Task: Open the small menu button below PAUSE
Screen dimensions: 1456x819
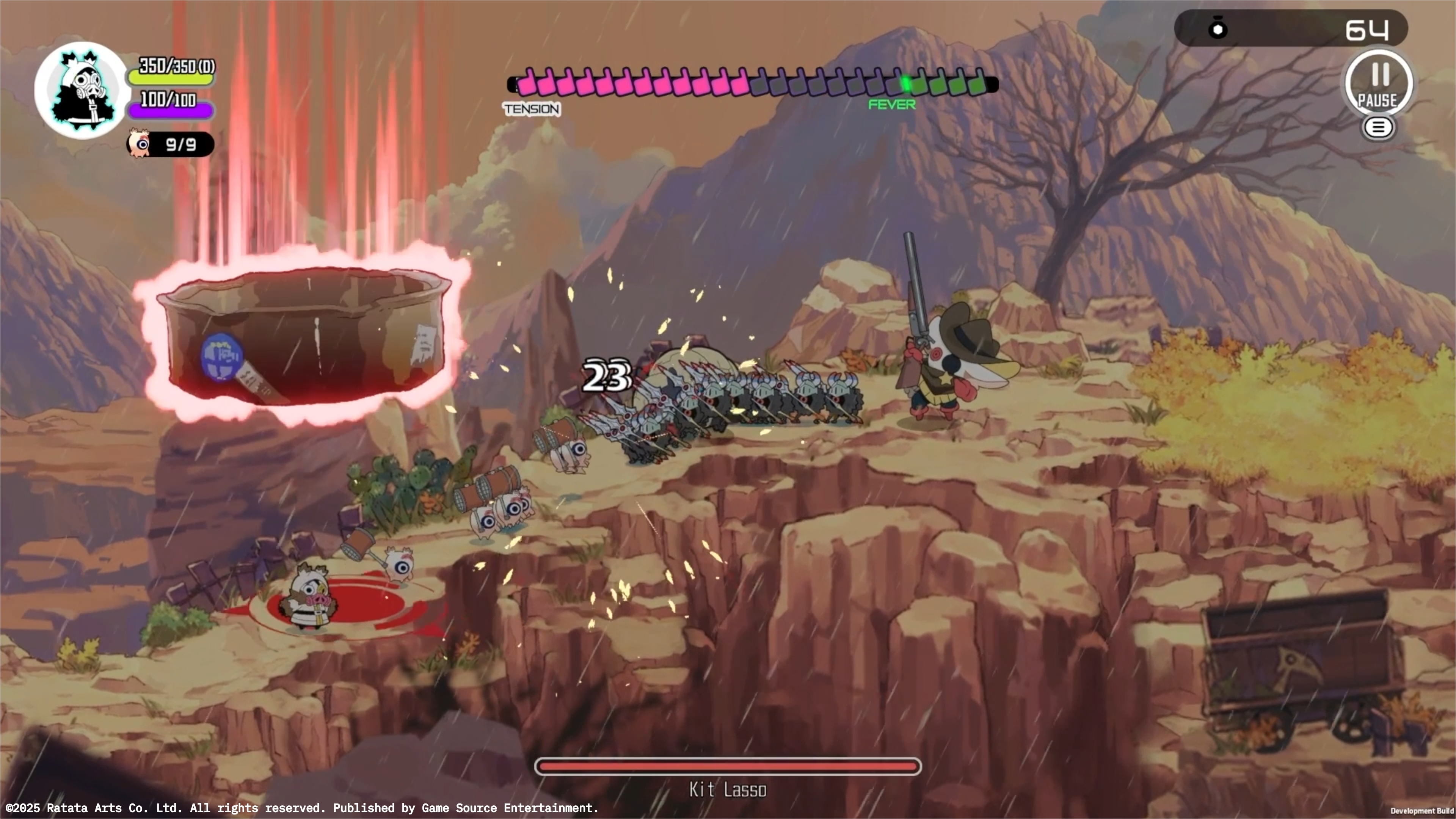Action: 1378,128
